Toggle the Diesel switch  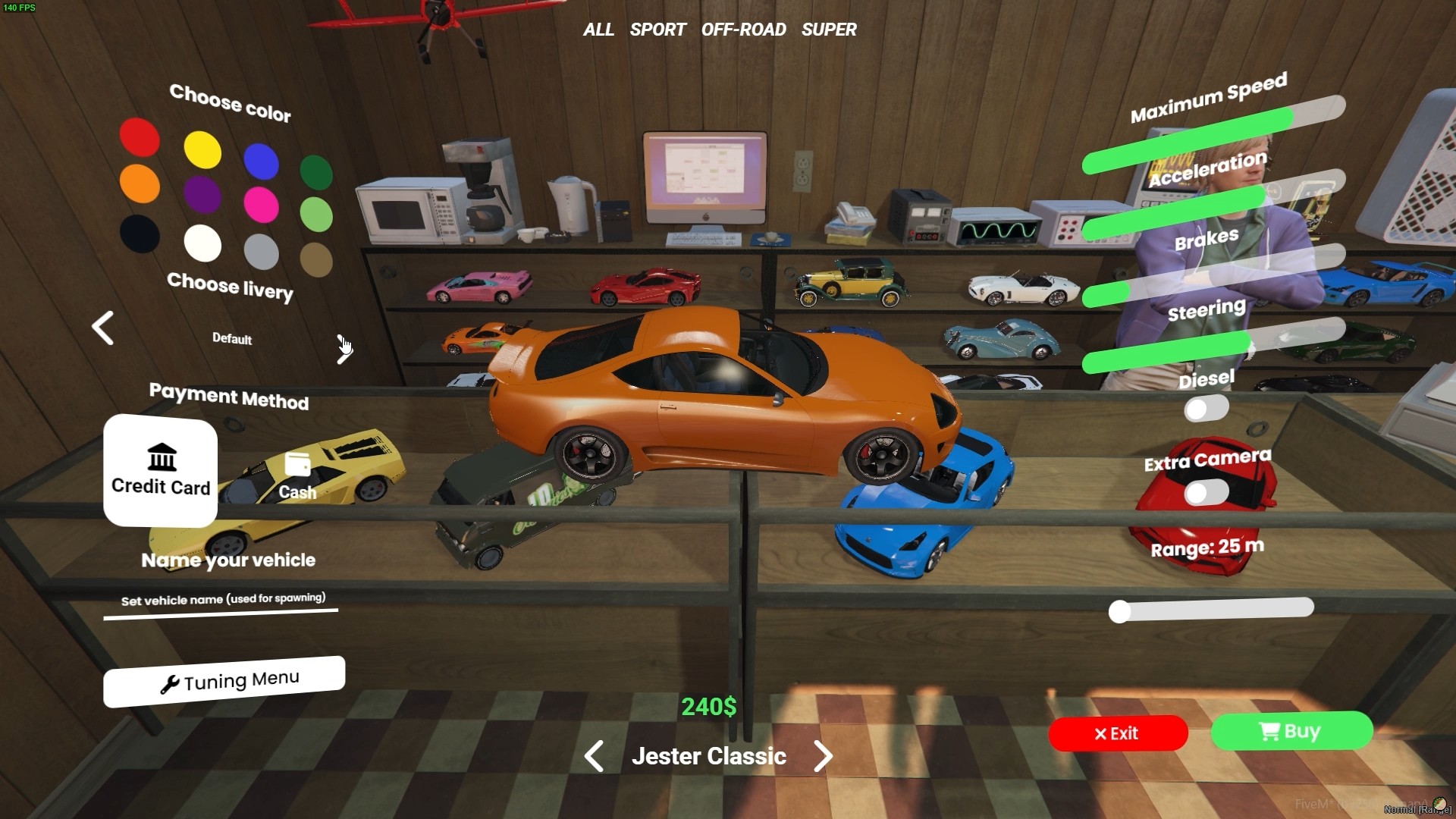(1206, 409)
